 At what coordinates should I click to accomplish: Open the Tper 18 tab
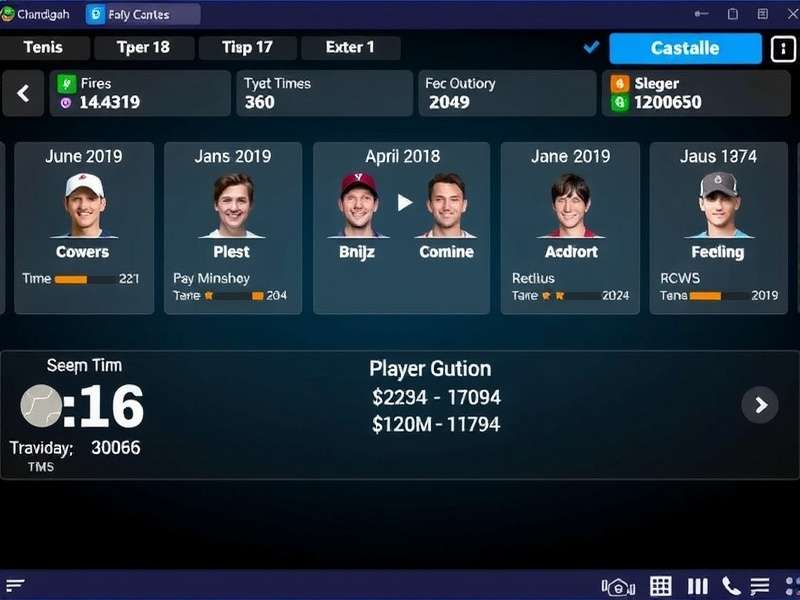click(x=143, y=48)
